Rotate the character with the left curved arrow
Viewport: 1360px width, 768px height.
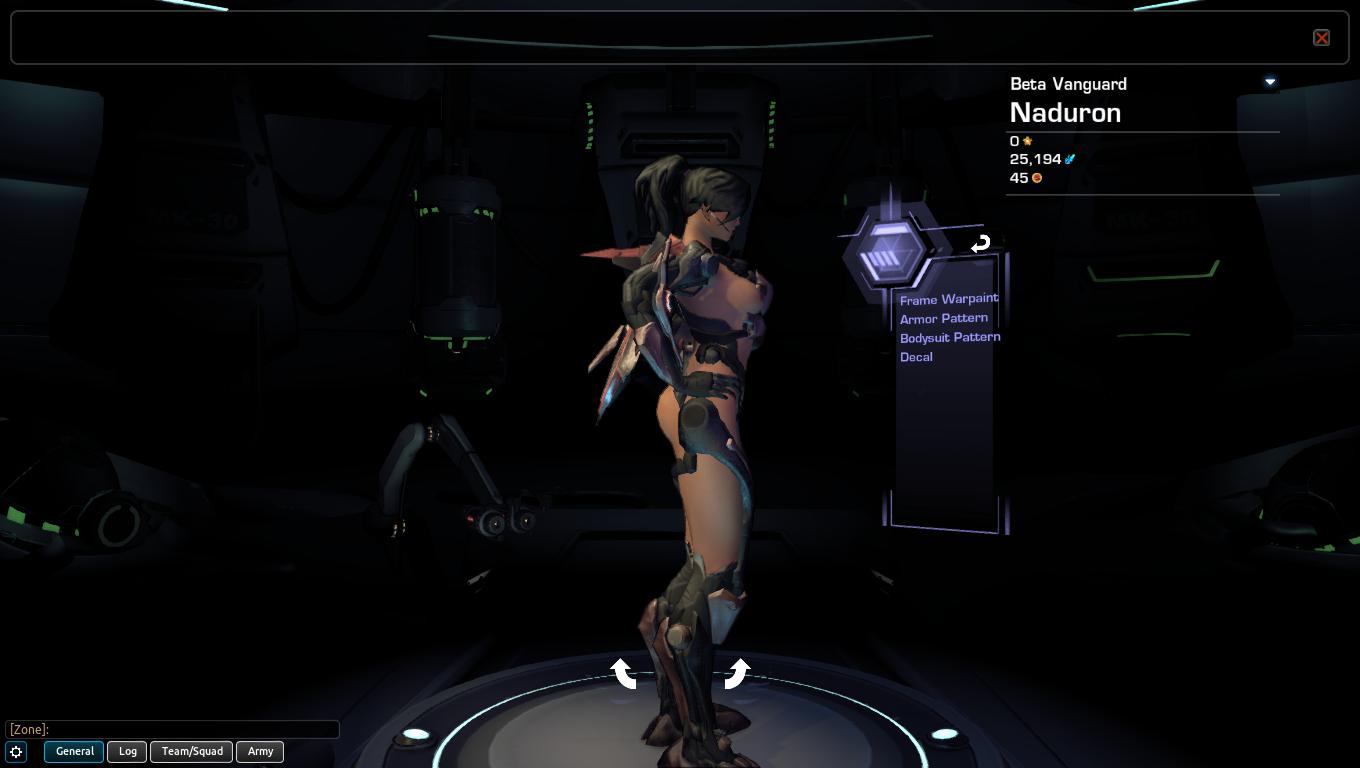pyautogui.click(x=624, y=673)
